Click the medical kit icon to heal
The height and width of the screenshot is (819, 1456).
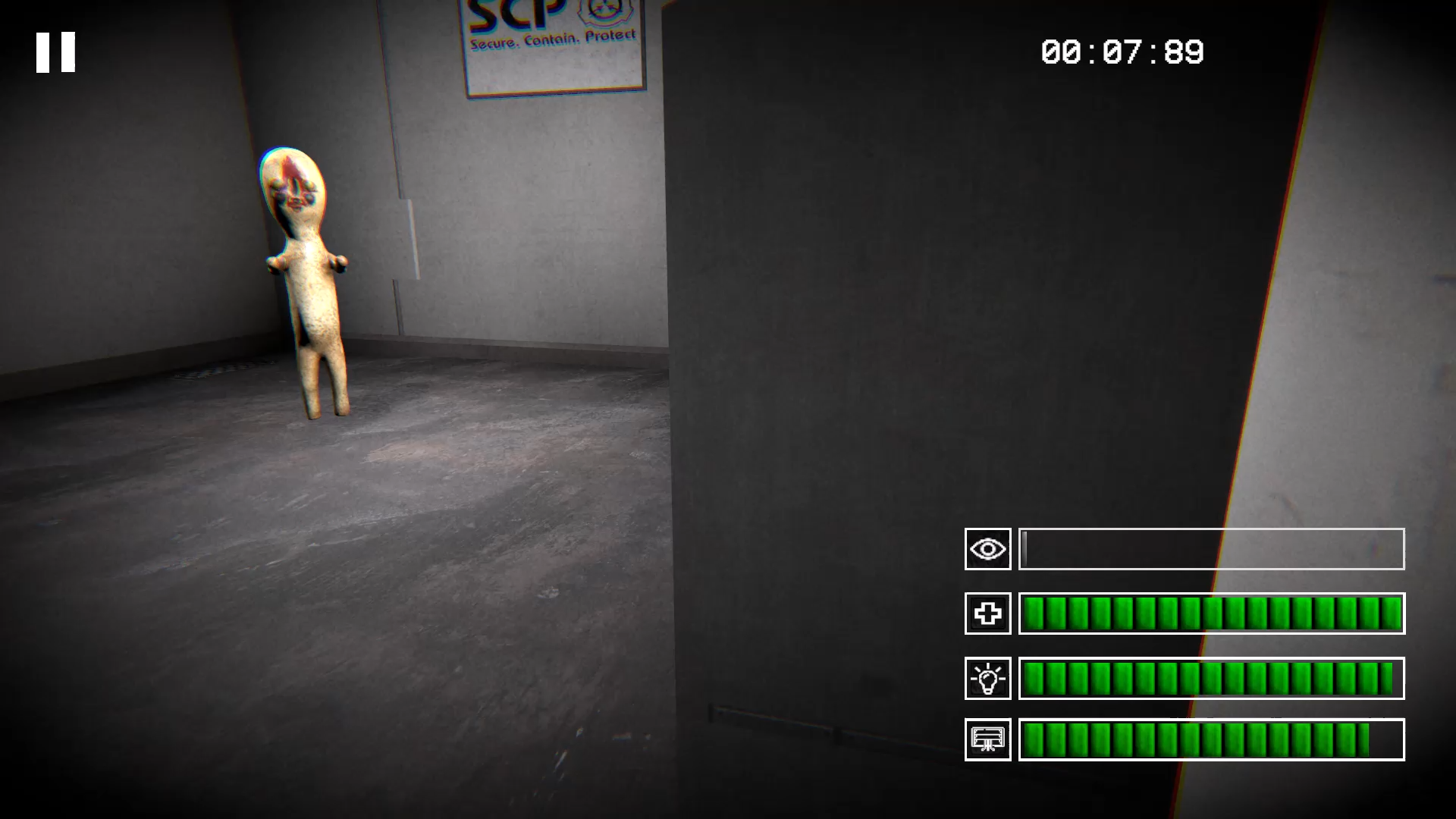click(x=987, y=613)
